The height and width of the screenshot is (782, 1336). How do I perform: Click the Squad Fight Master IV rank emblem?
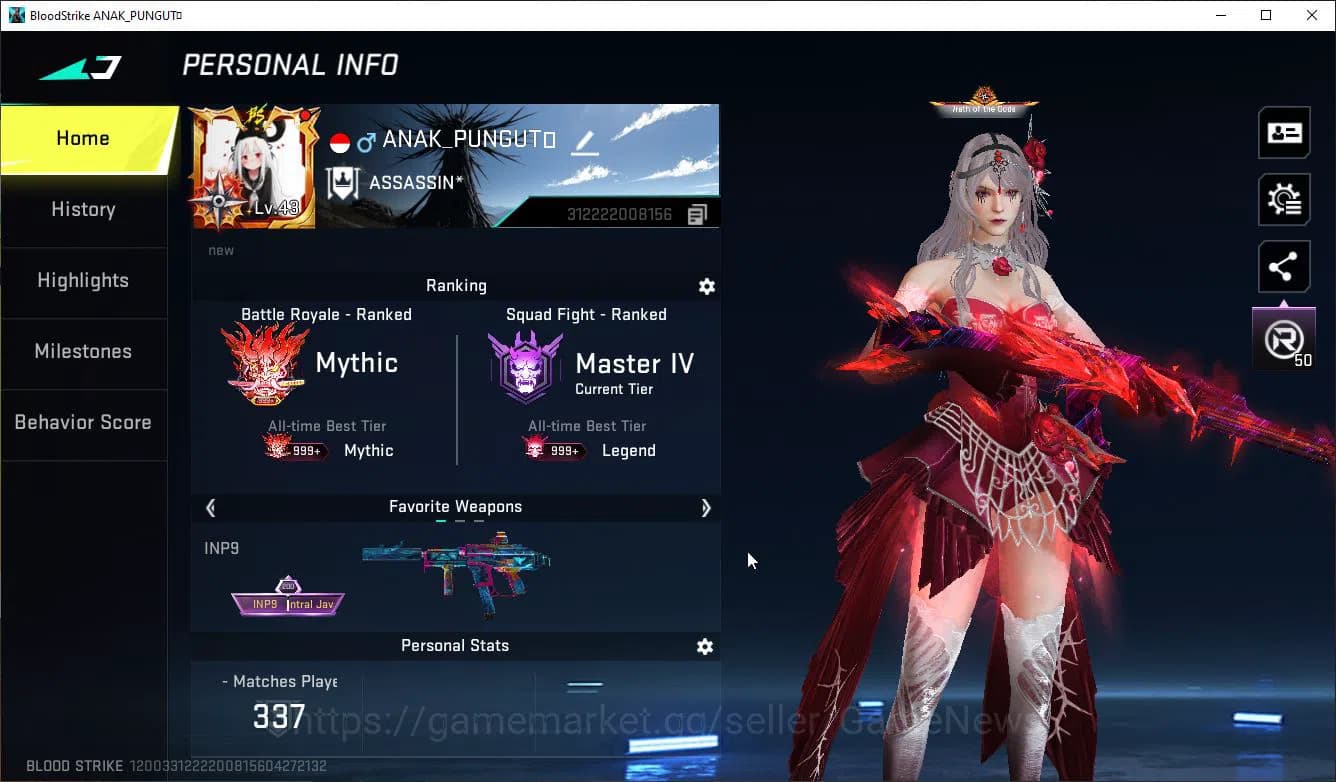[525, 363]
